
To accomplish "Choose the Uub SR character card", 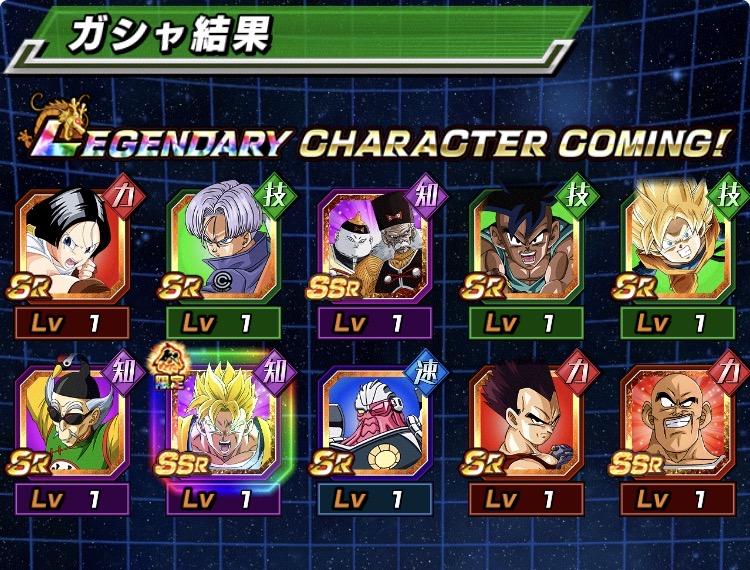I will tap(525, 245).
